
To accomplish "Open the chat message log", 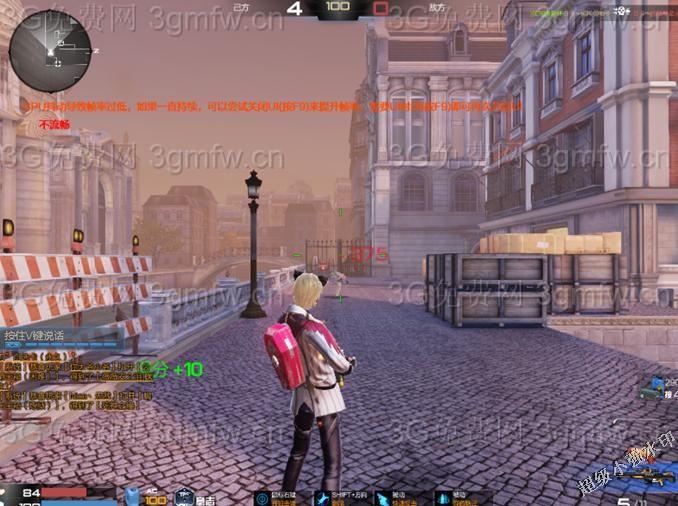I will tap(62, 386).
